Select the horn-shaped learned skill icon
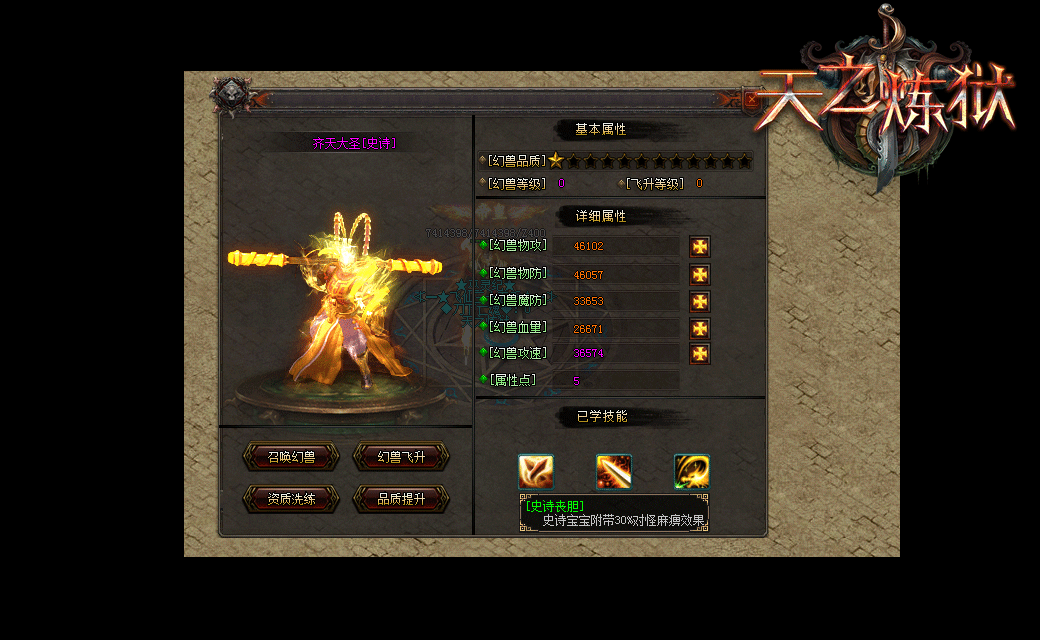Image resolution: width=1040 pixels, height=640 pixels. [x=536, y=471]
